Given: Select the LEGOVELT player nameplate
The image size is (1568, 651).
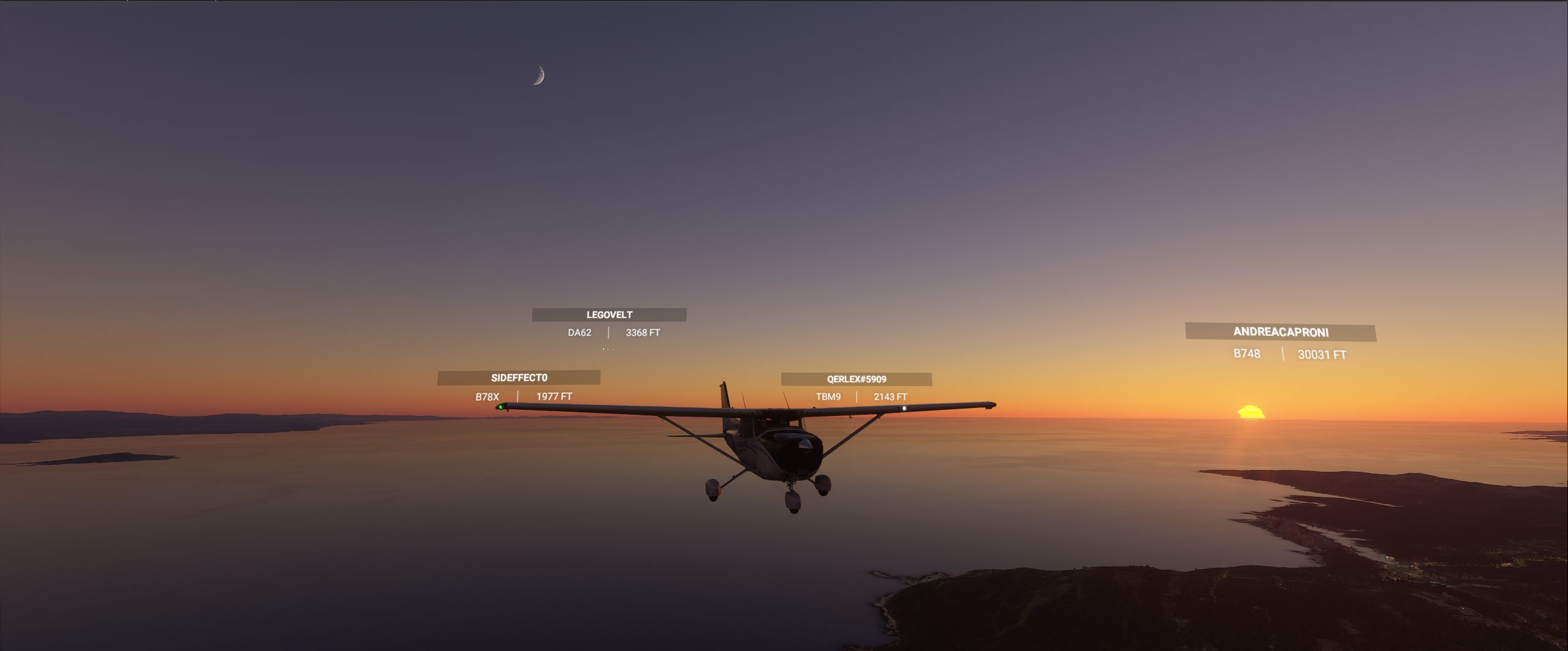Looking at the screenshot, I should pos(609,314).
